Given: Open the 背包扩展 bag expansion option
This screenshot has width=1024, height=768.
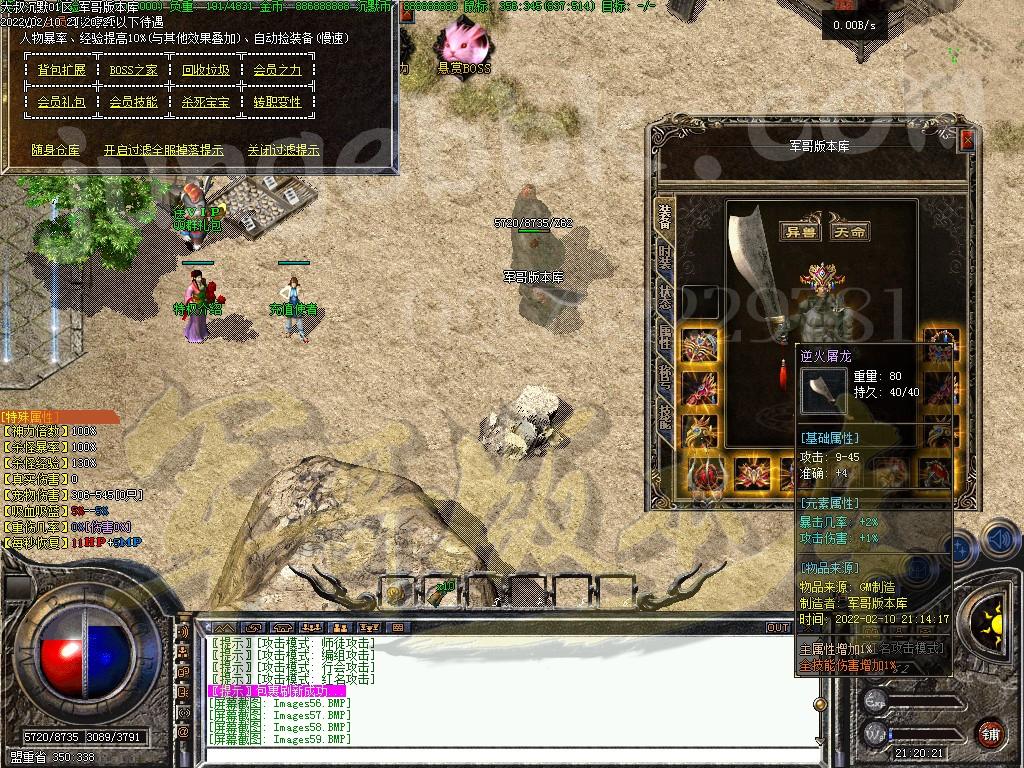Looking at the screenshot, I should pos(62,70).
